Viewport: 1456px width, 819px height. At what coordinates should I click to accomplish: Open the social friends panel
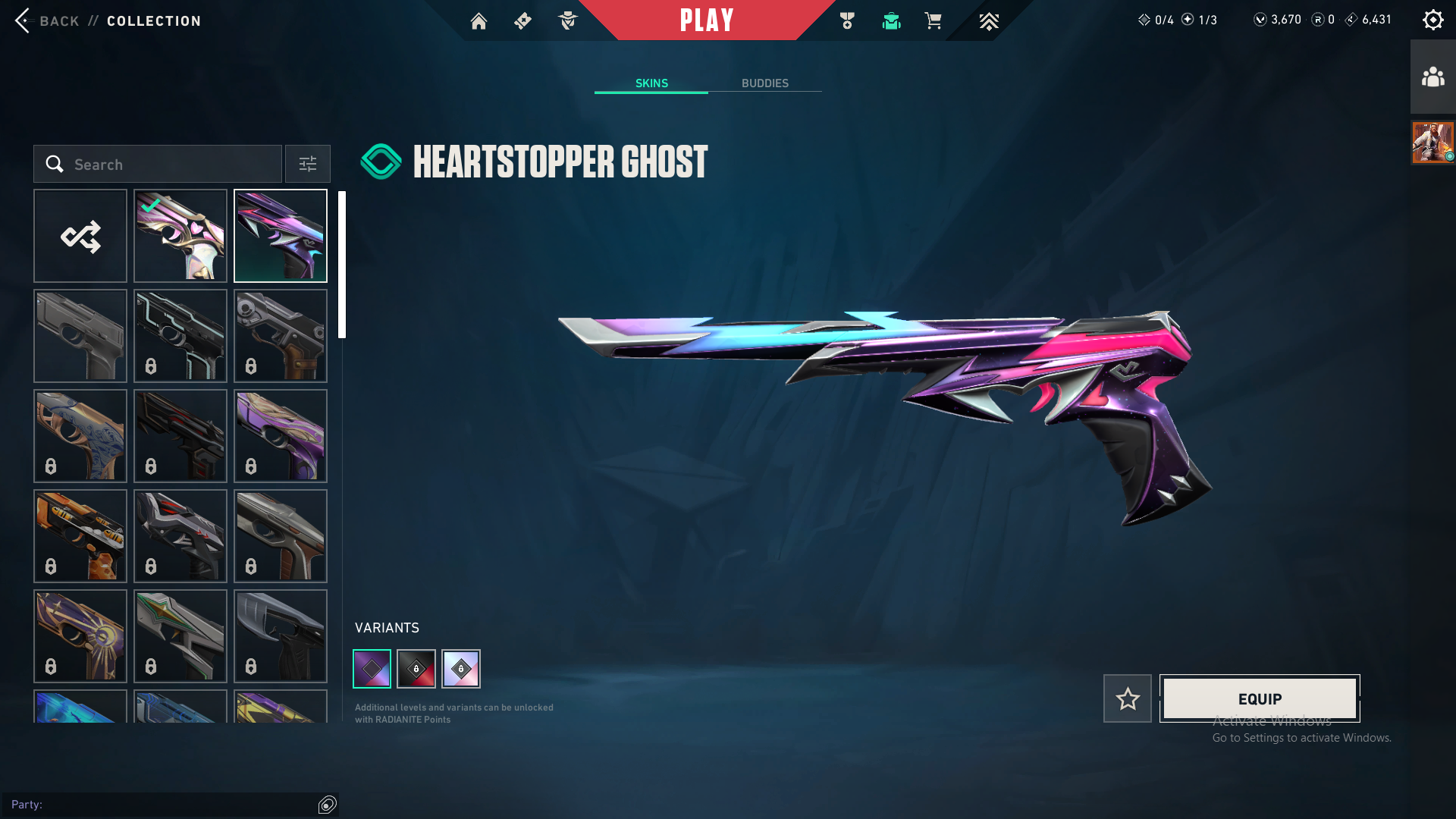click(1432, 77)
